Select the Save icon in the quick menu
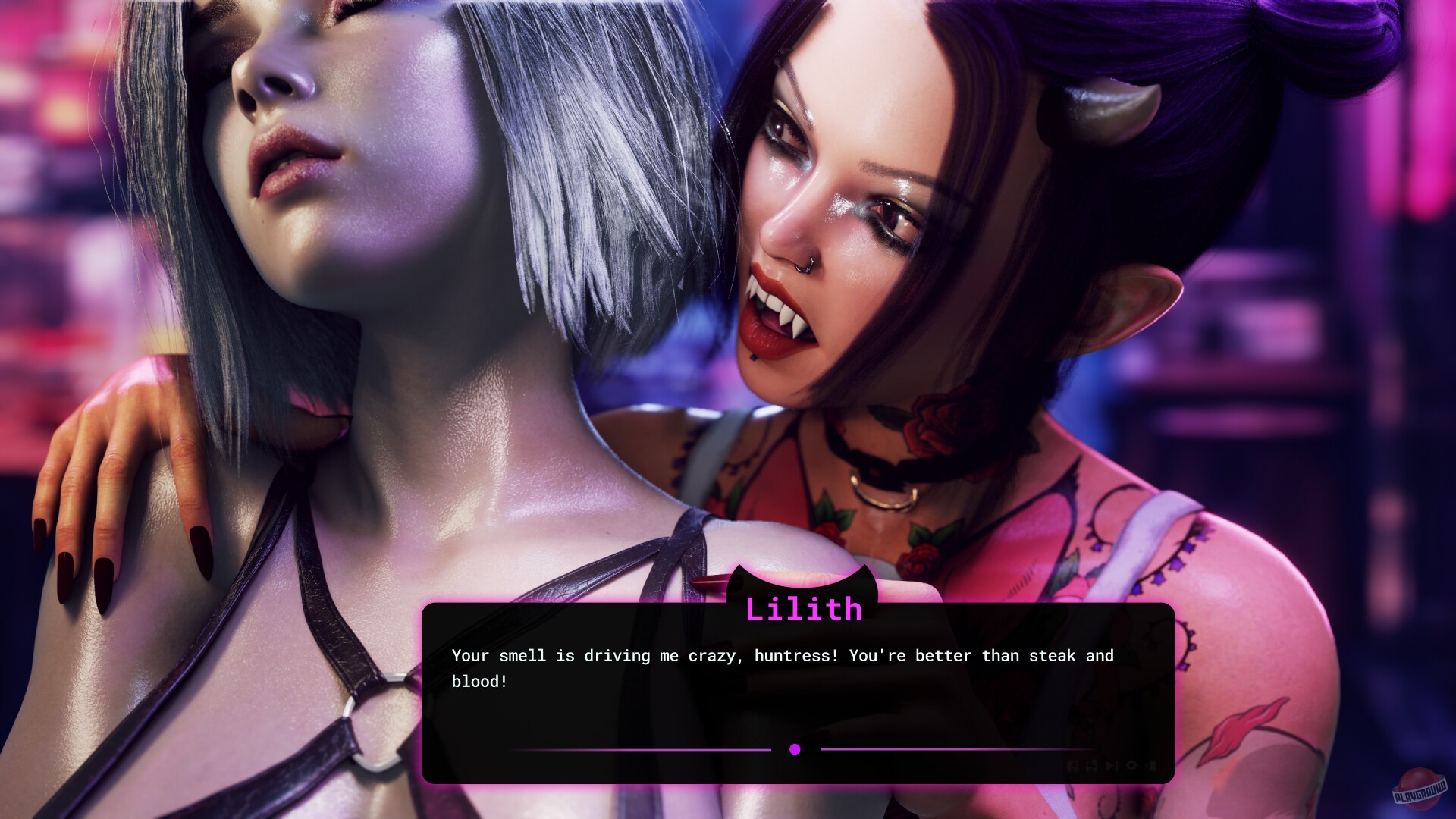This screenshot has width=1456, height=819. [x=1072, y=766]
